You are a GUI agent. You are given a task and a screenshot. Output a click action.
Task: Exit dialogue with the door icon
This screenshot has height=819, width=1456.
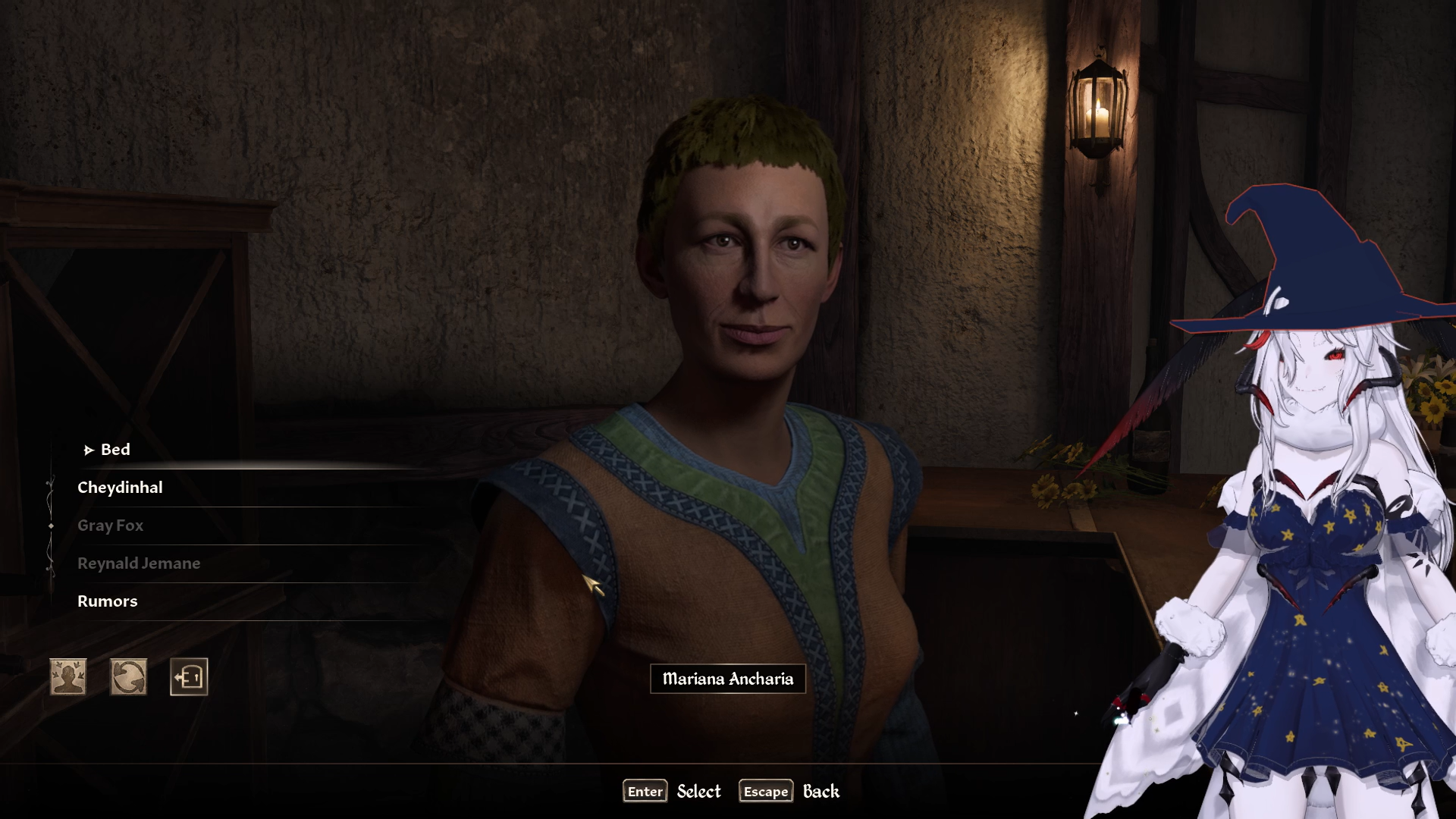[x=189, y=676]
